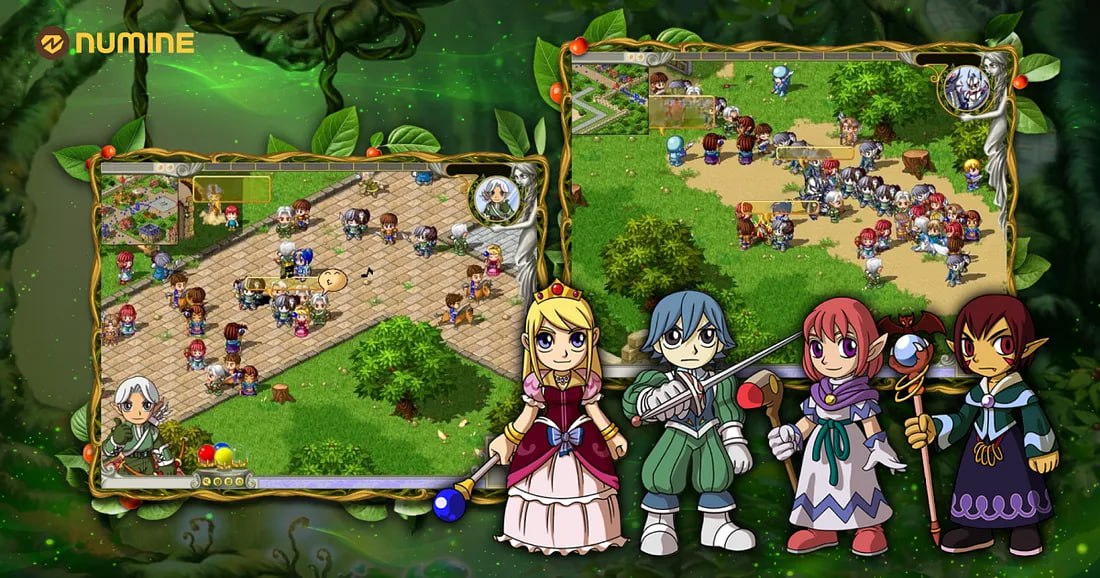Click the armored knight portrait medallion
The image size is (1100, 578).
[966, 88]
